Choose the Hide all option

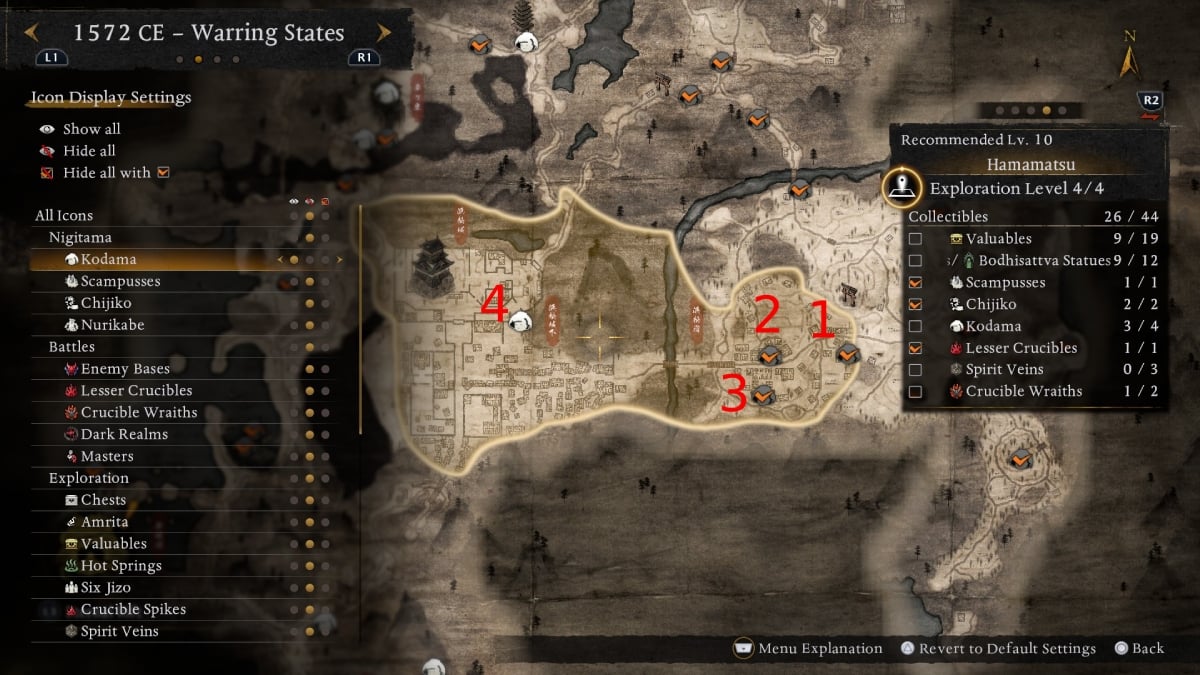(x=89, y=151)
